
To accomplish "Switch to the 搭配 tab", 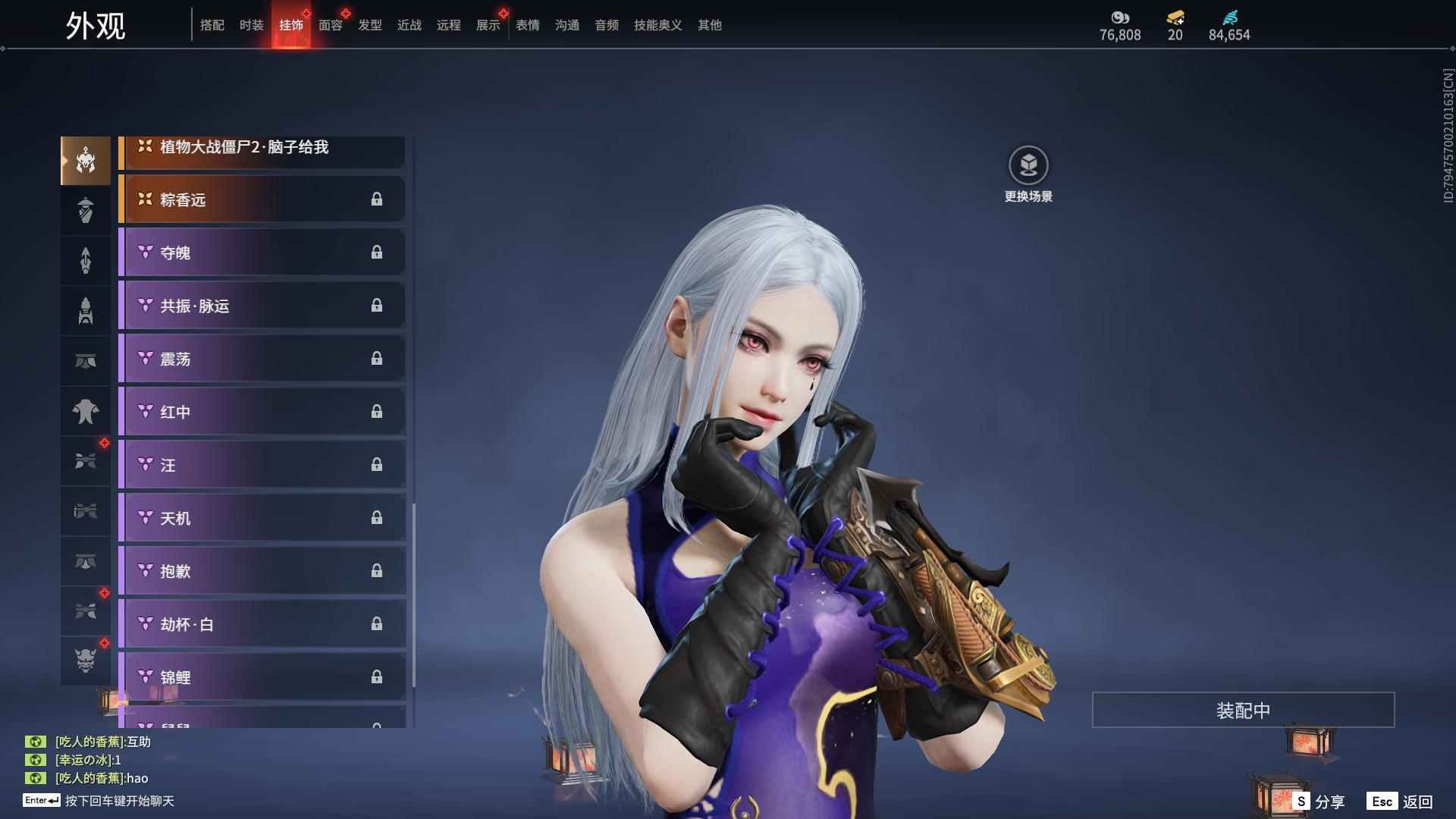I will click(212, 25).
